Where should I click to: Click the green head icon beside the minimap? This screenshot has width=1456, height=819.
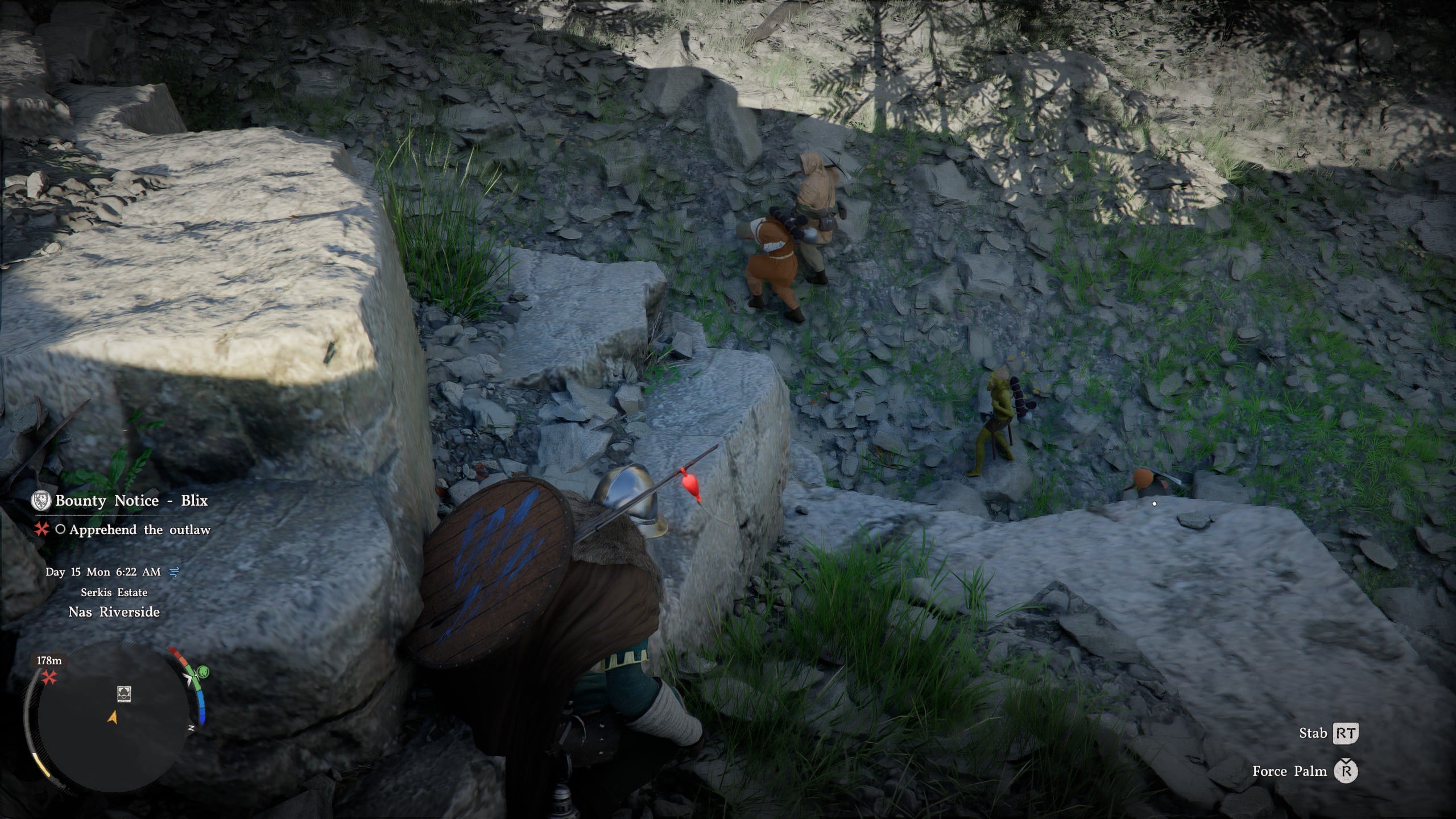201,672
